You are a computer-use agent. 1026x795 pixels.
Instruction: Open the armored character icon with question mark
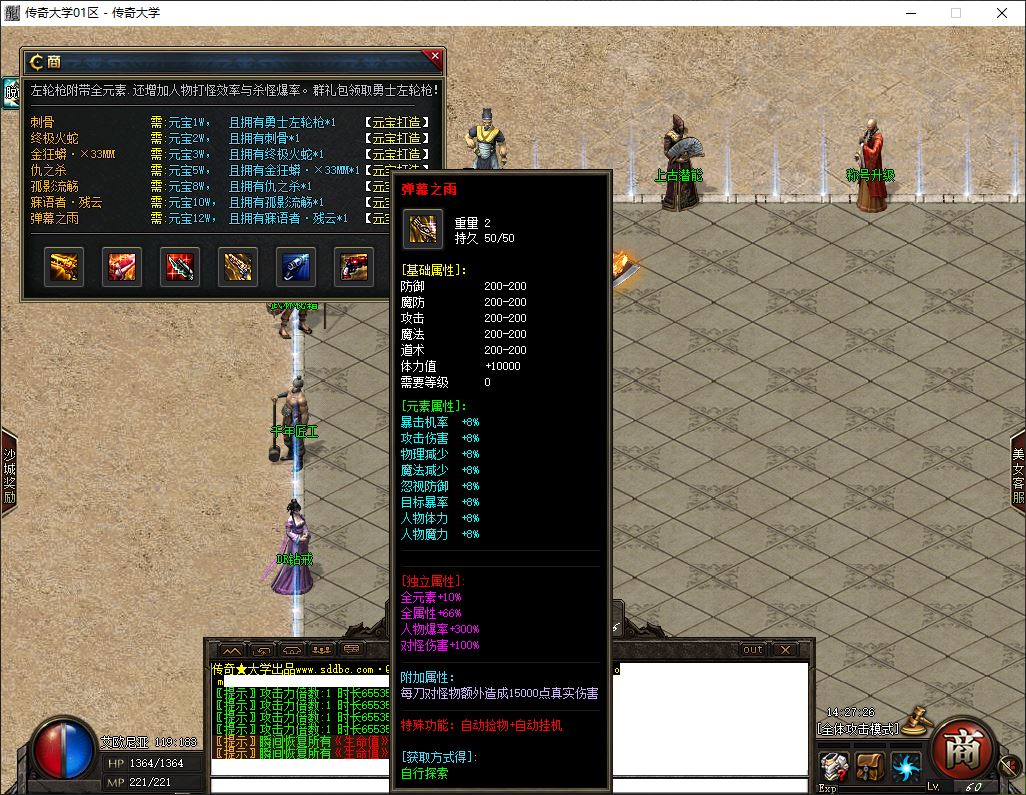(x=834, y=767)
